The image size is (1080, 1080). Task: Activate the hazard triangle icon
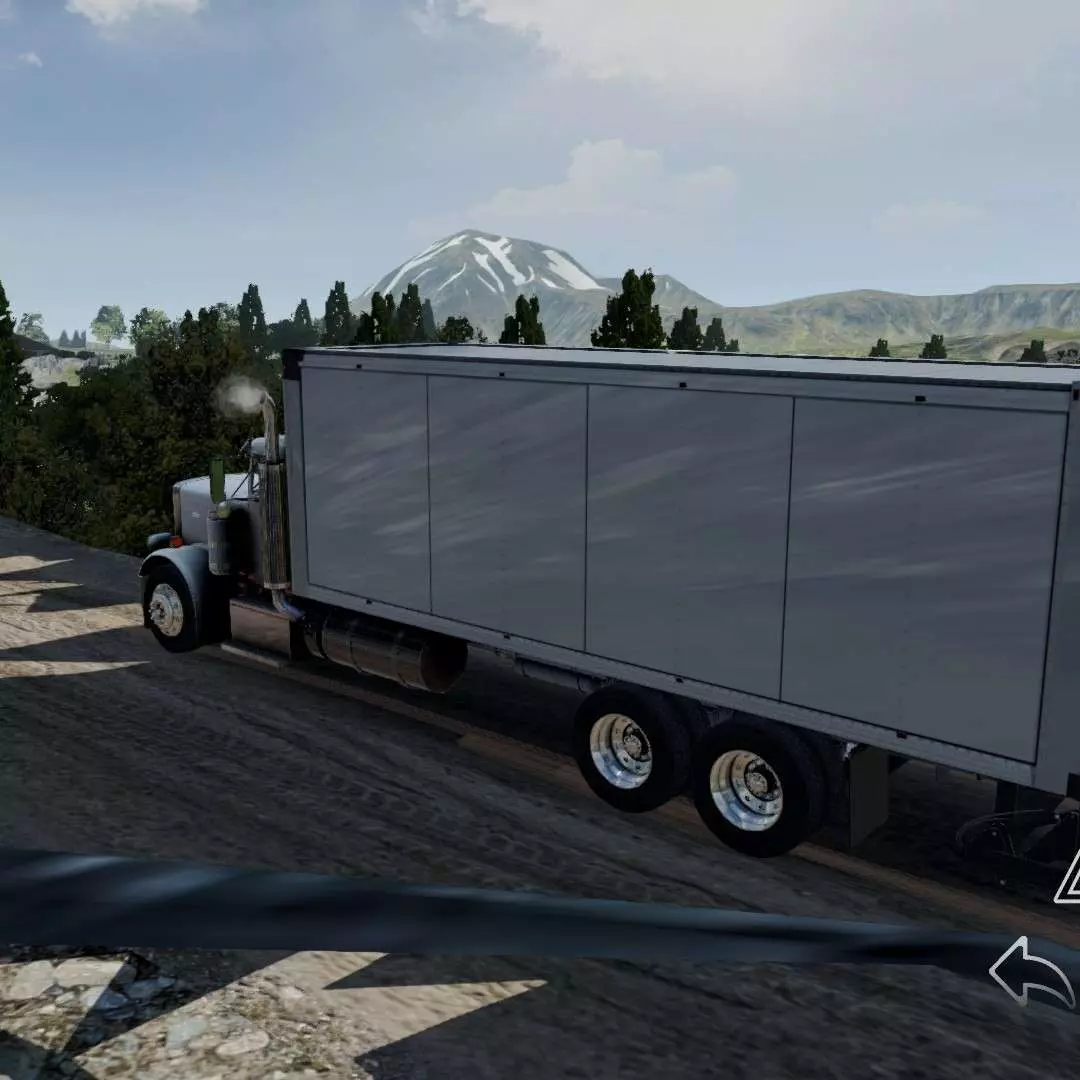coord(1068,878)
